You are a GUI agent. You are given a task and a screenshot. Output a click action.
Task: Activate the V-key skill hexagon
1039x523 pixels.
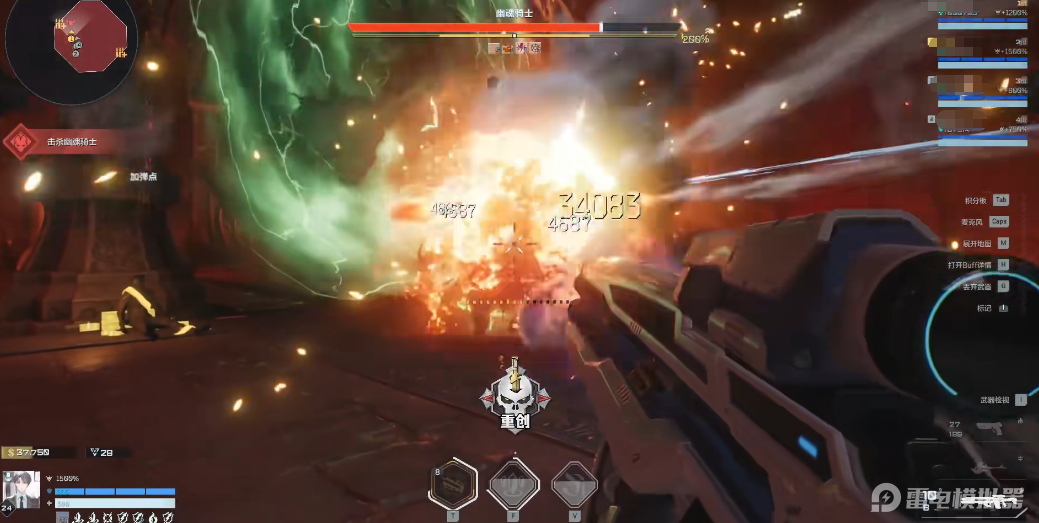click(x=574, y=486)
